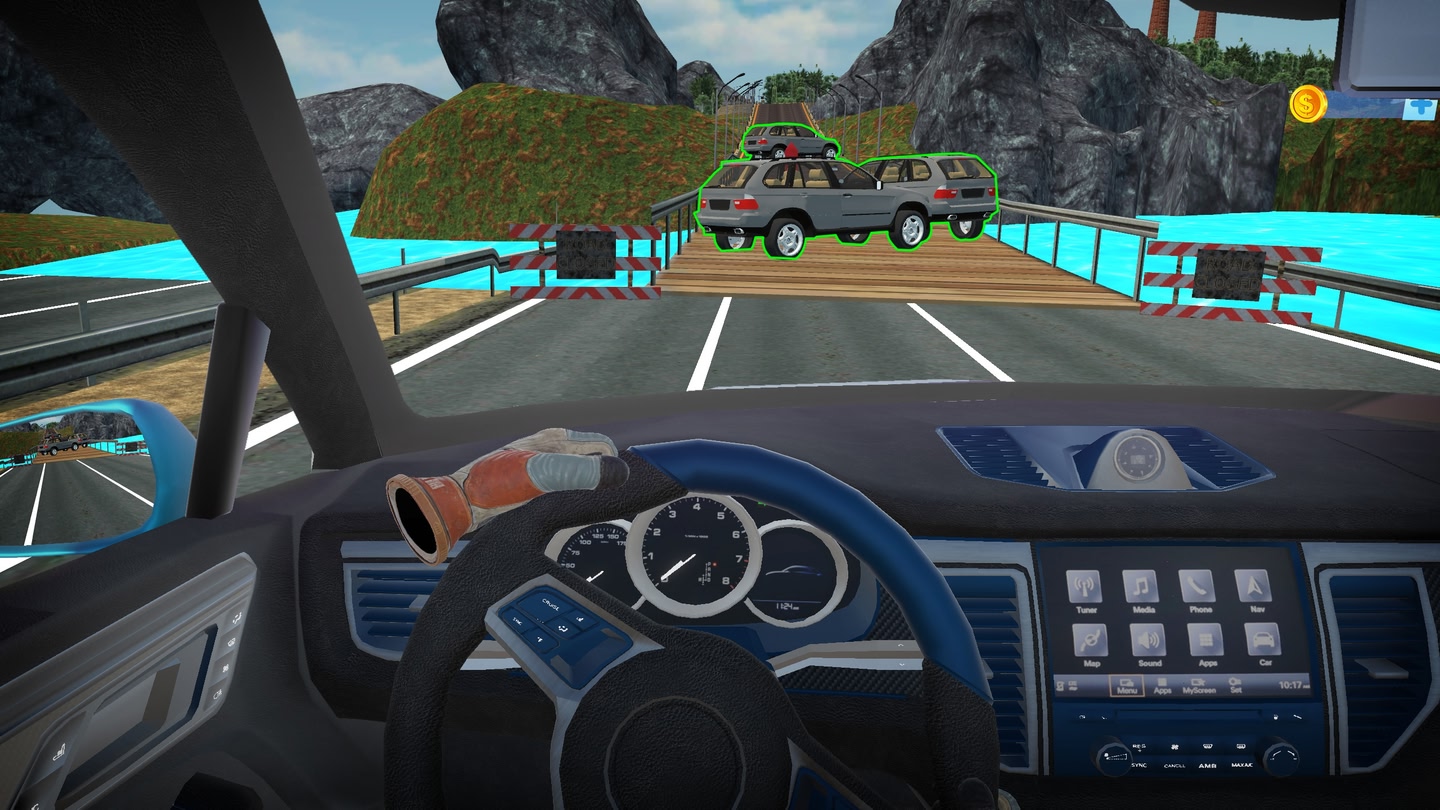Viewport: 1440px width, 810px height.
Task: Toggle AMB mode on the climate controls
Action: [1208, 764]
